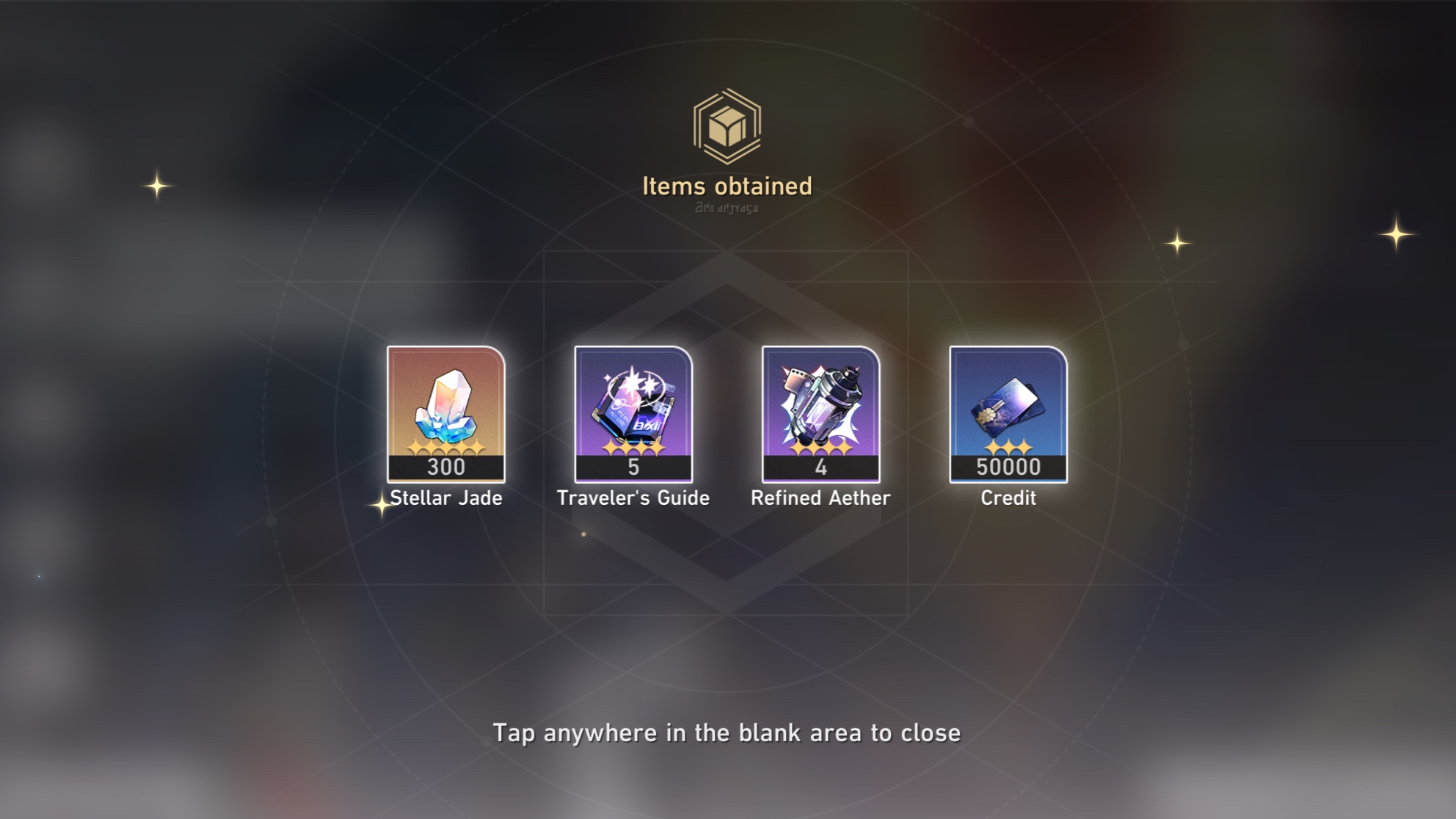The image size is (1456, 819).
Task: Click the Items obtained title text
Action: [727, 186]
